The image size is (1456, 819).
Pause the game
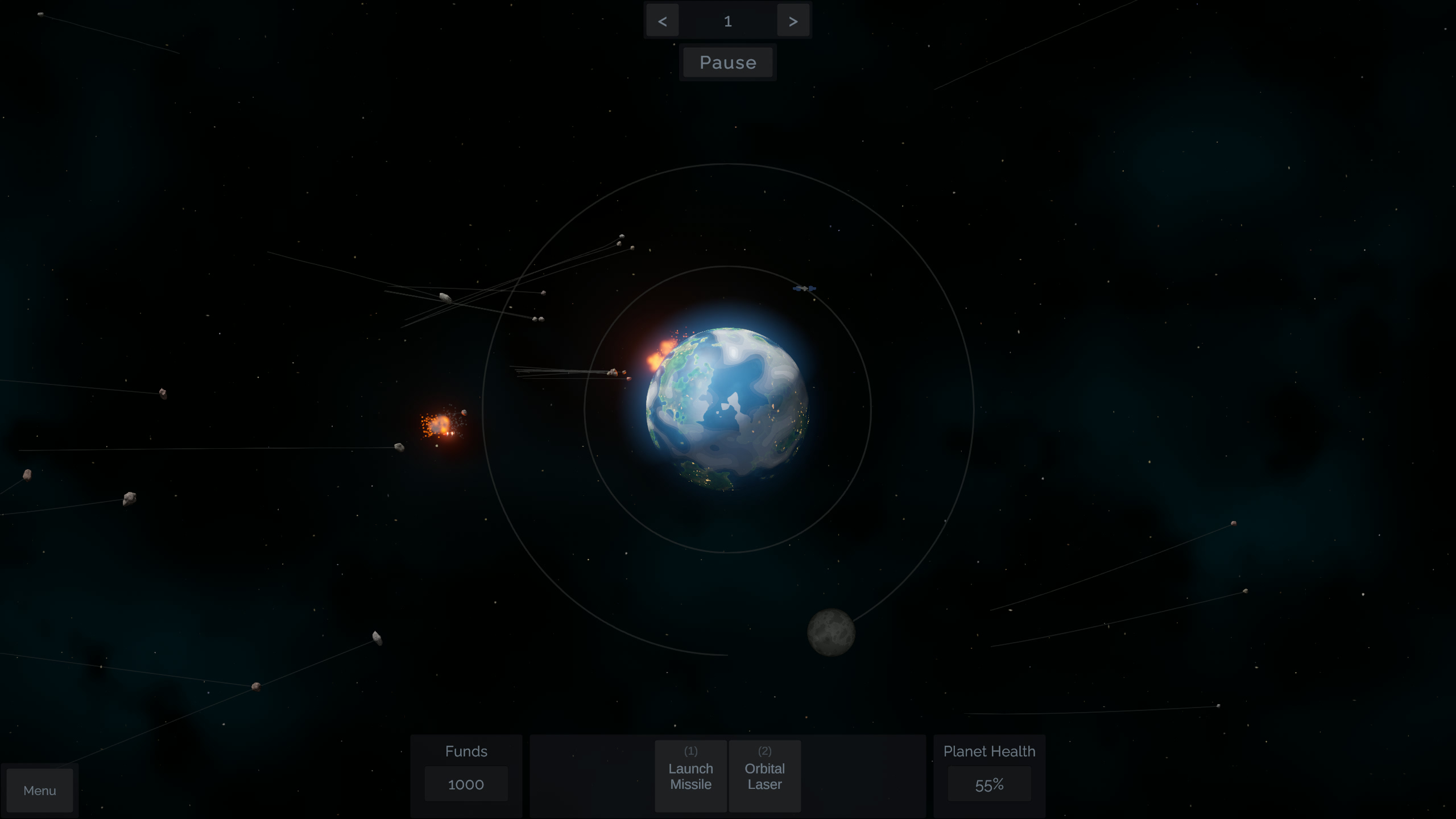click(x=728, y=62)
